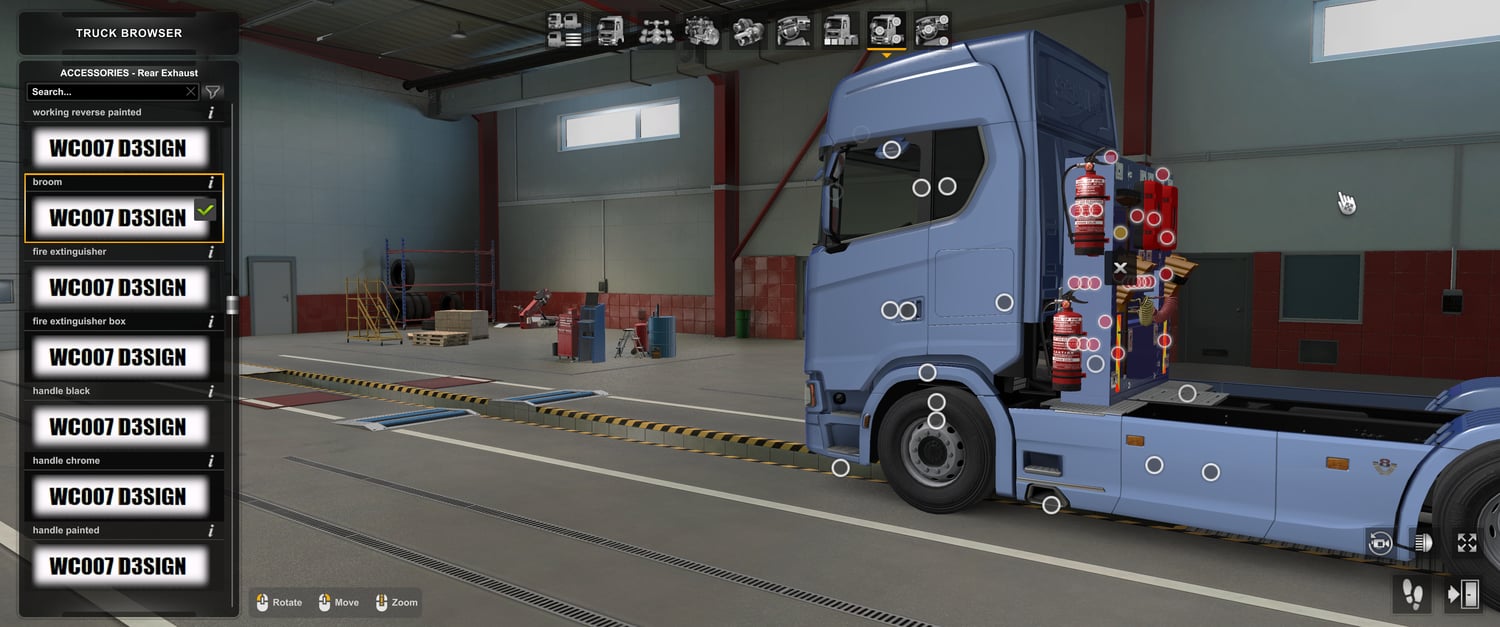Viewport: 1500px width, 627px height.
Task: Select the handle black accessory
Action: (x=119, y=427)
